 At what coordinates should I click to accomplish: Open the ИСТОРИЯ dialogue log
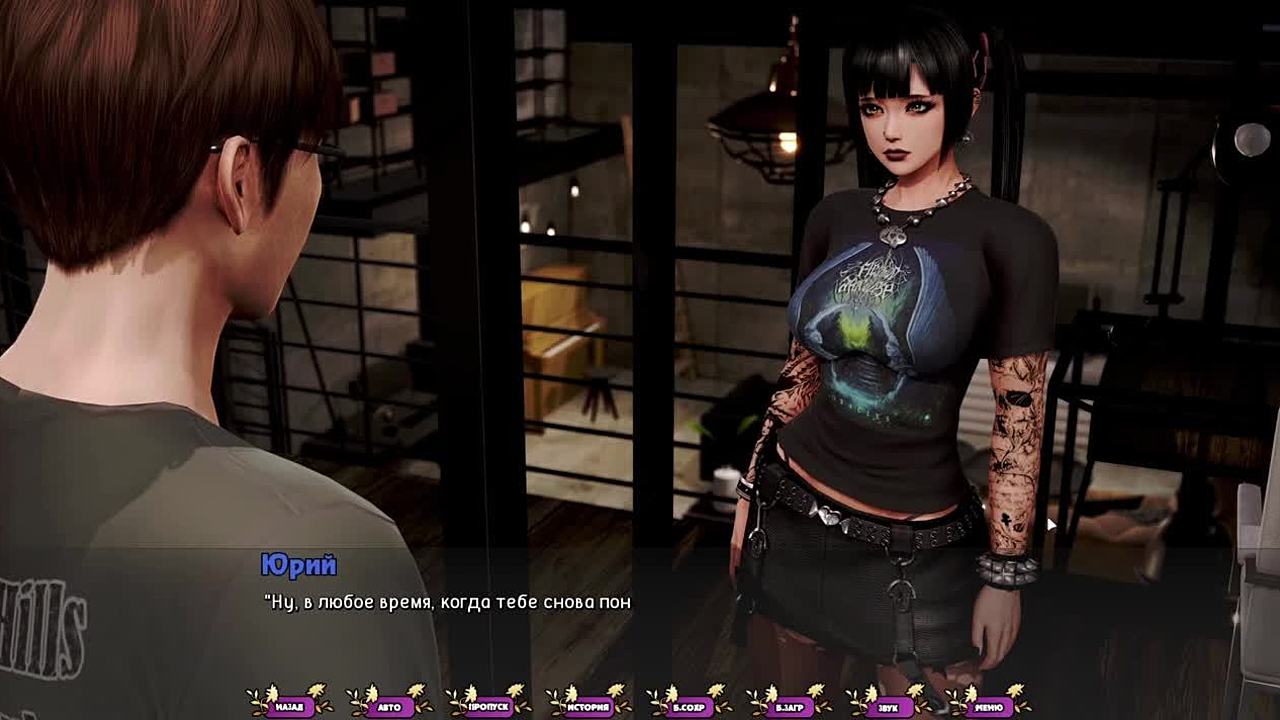[x=589, y=707]
